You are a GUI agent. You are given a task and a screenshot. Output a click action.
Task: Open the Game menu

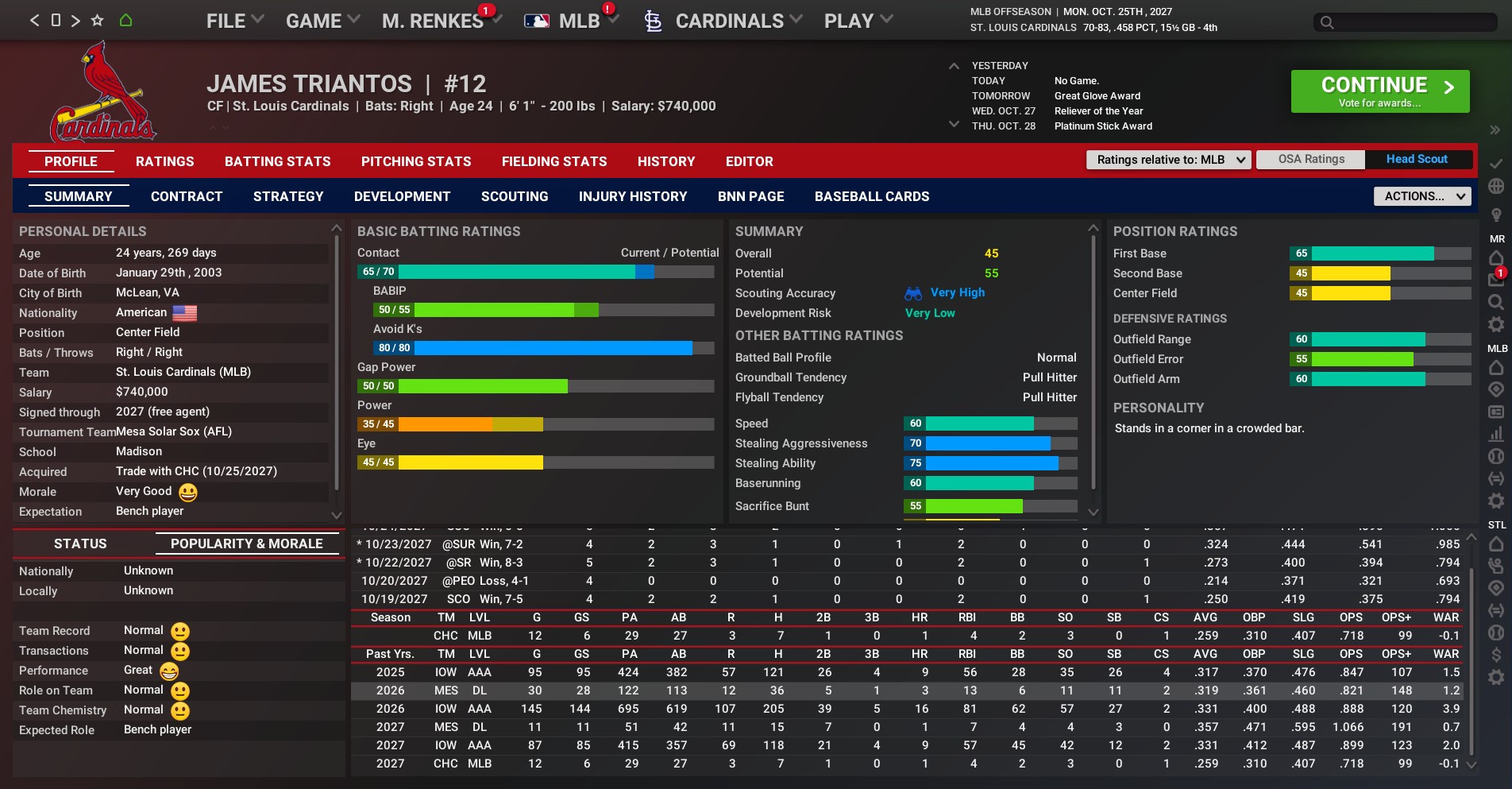tap(322, 21)
